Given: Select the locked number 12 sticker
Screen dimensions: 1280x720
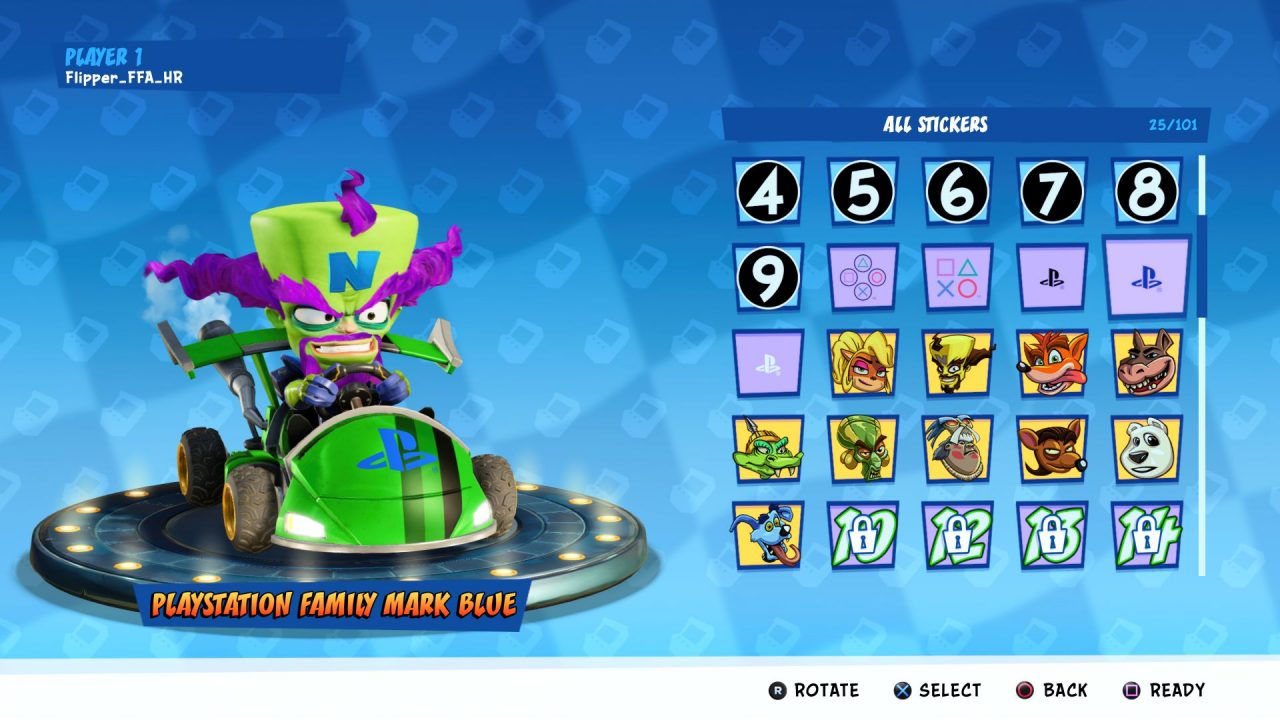Looking at the screenshot, I should (957, 535).
